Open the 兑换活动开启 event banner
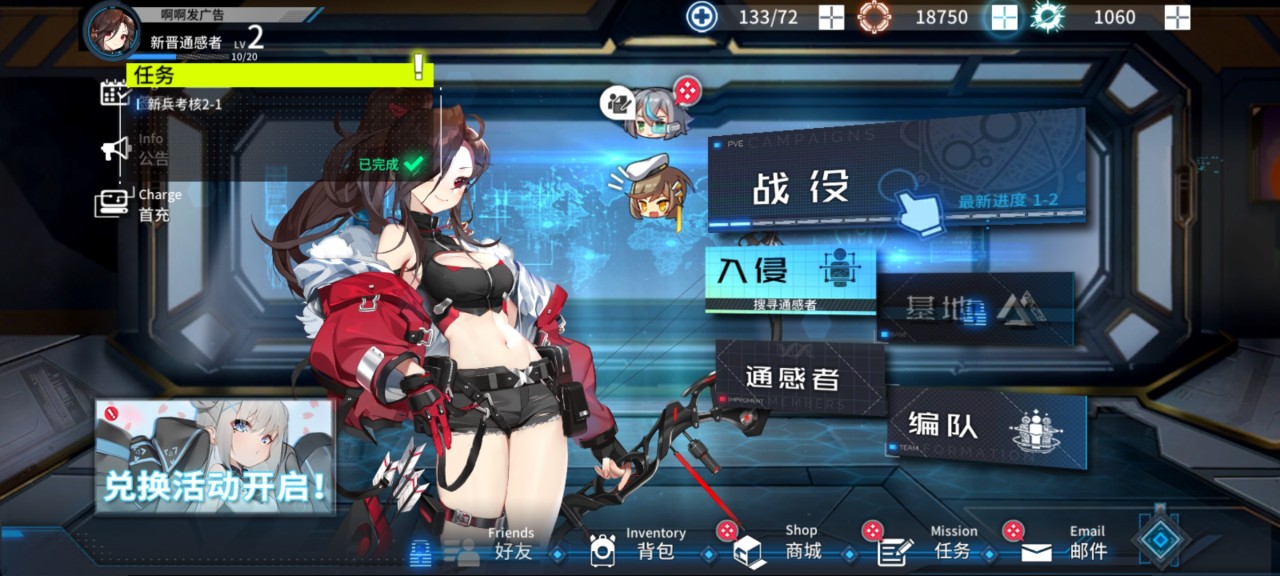 click(214, 457)
